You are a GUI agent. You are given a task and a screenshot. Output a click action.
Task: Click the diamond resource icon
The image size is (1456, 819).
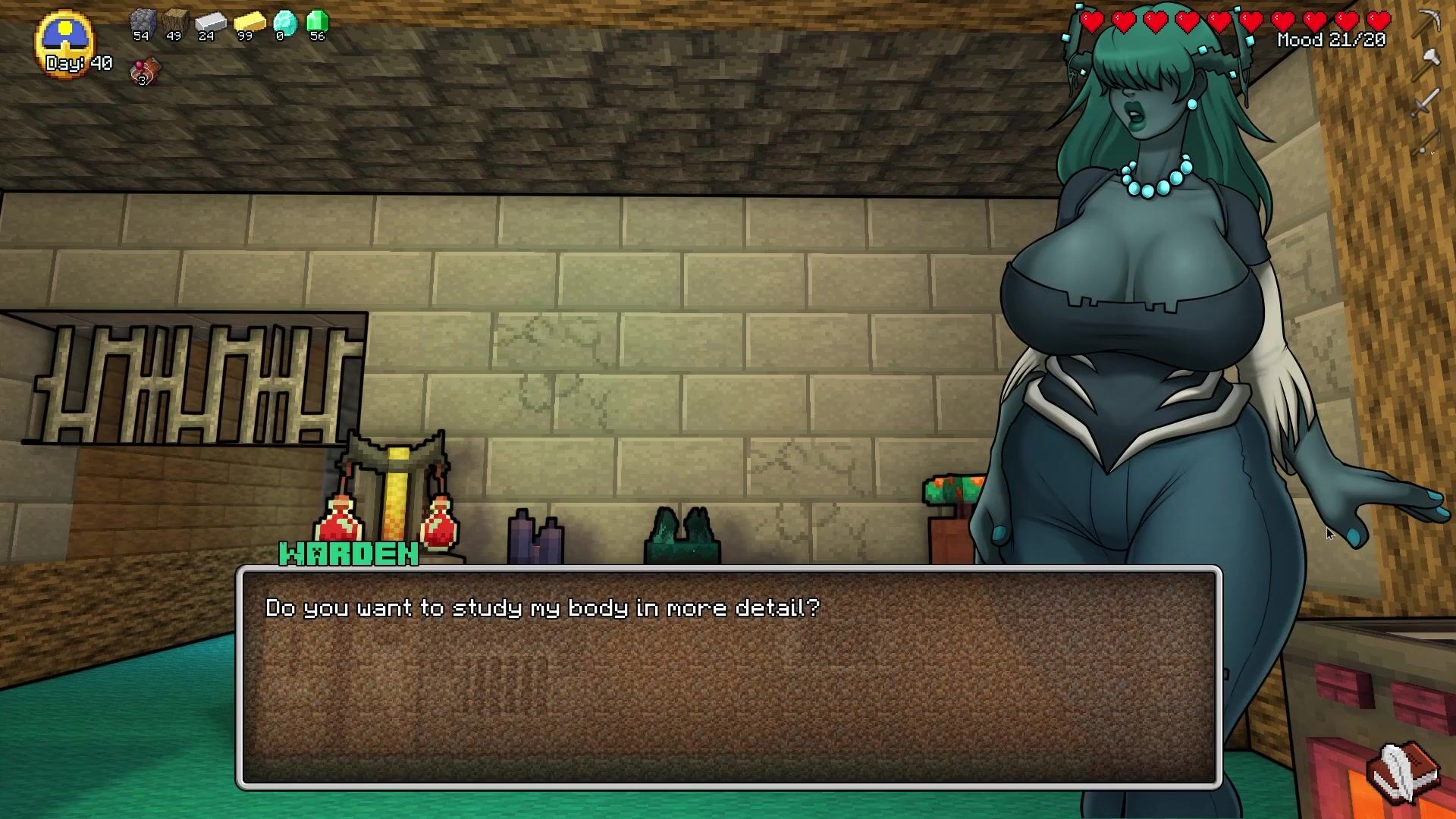tap(284, 23)
